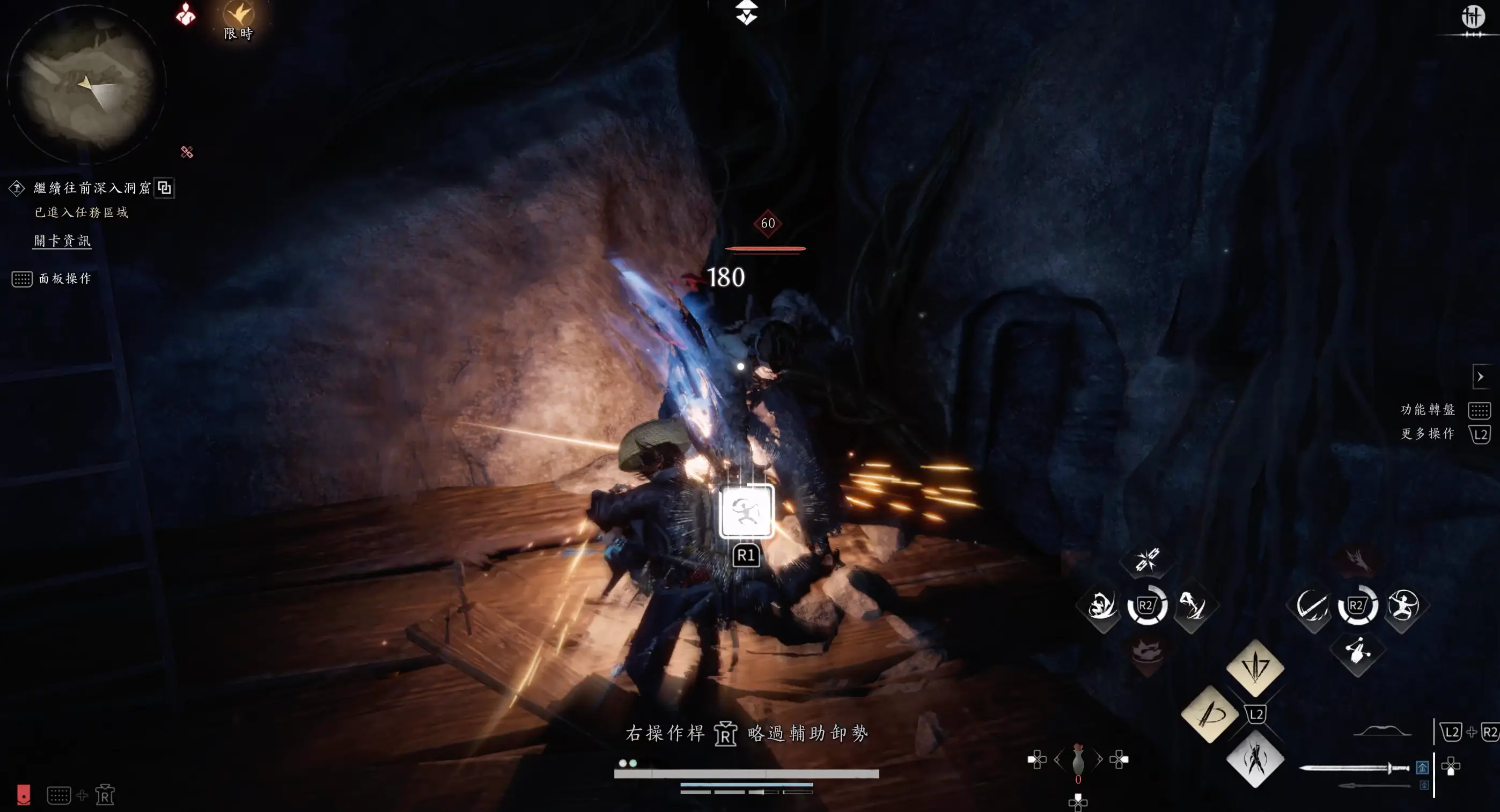Select the 繼續往前深入洞窟 quest objective
Screen dimensions: 1500x812
[92, 187]
